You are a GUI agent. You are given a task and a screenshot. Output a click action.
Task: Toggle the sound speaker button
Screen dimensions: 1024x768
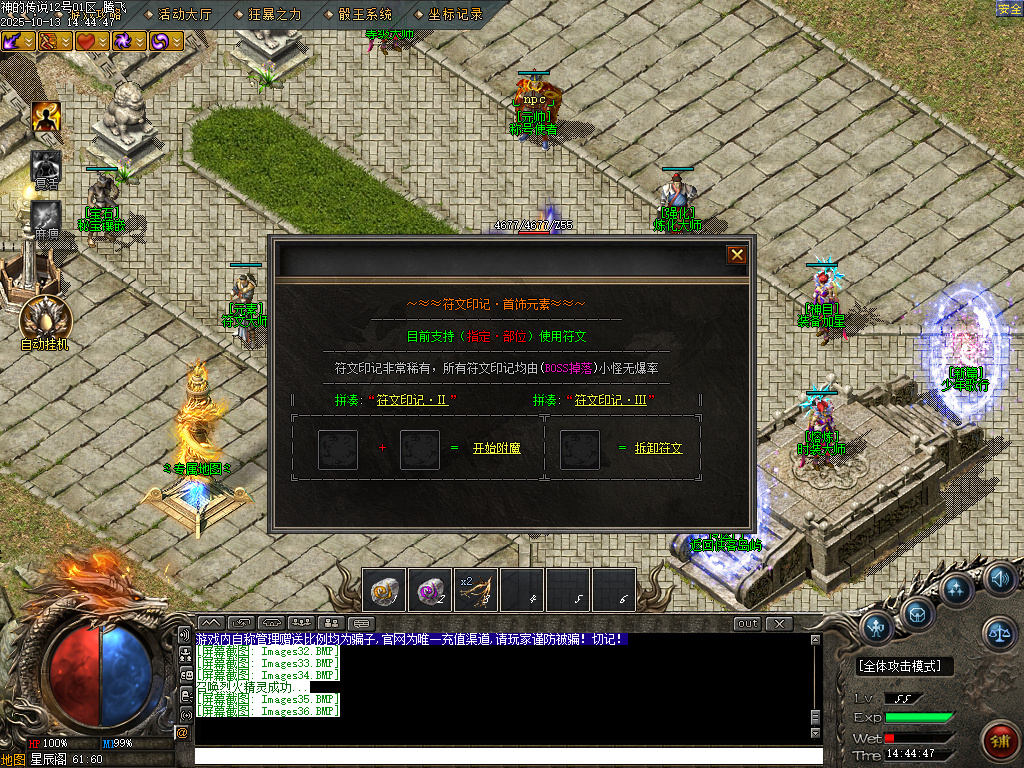pos(1000,578)
